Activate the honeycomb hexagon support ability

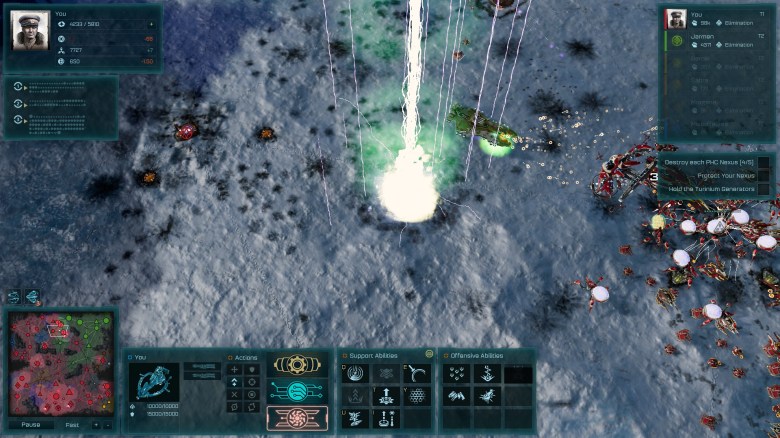418,396
